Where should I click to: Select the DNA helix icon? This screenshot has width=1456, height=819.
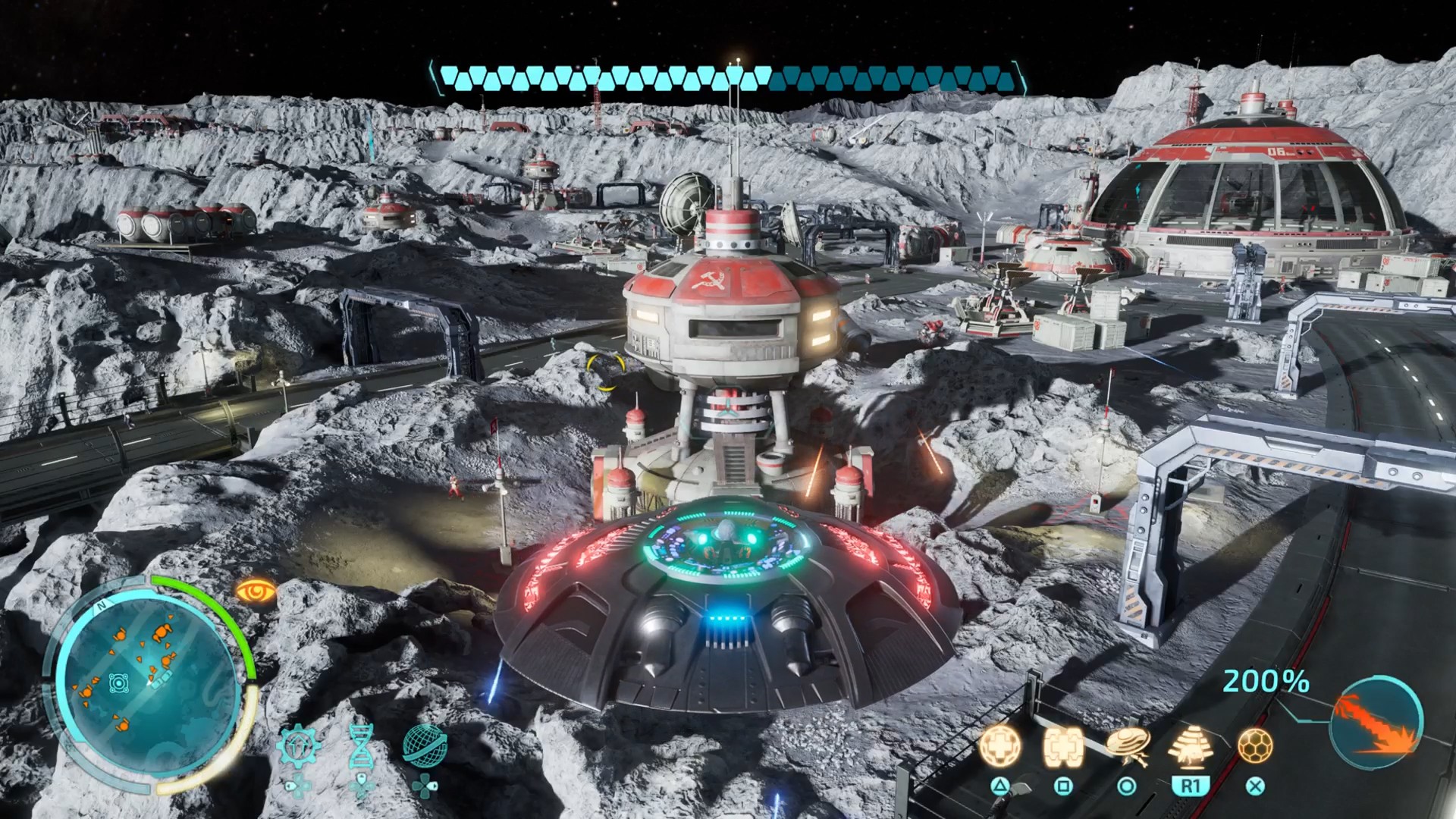pos(361,746)
